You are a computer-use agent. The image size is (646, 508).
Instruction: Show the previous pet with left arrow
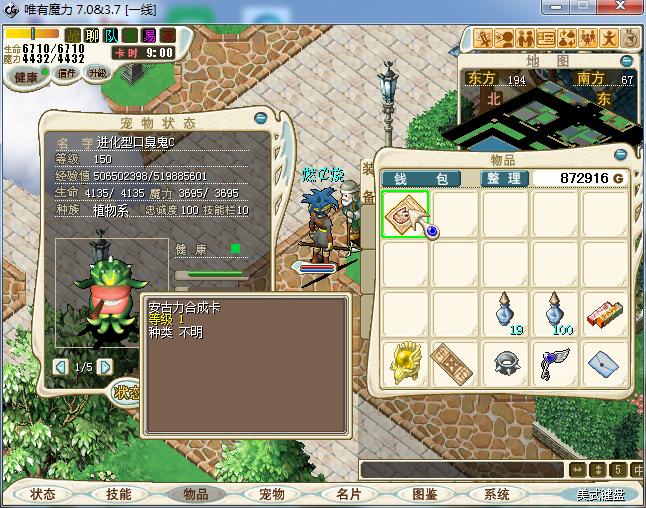pyautogui.click(x=61, y=367)
